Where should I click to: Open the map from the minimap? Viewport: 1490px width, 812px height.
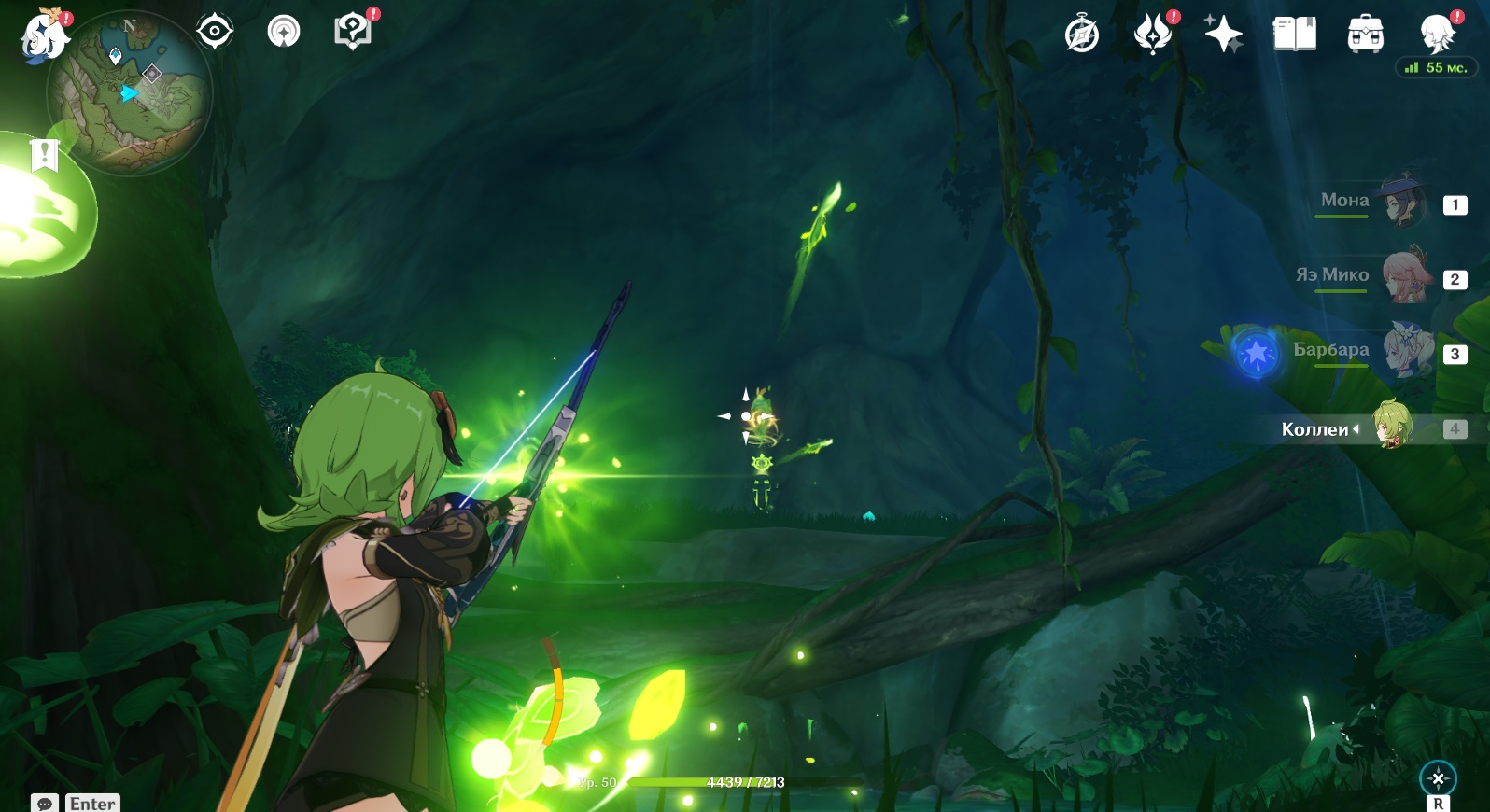130,93
